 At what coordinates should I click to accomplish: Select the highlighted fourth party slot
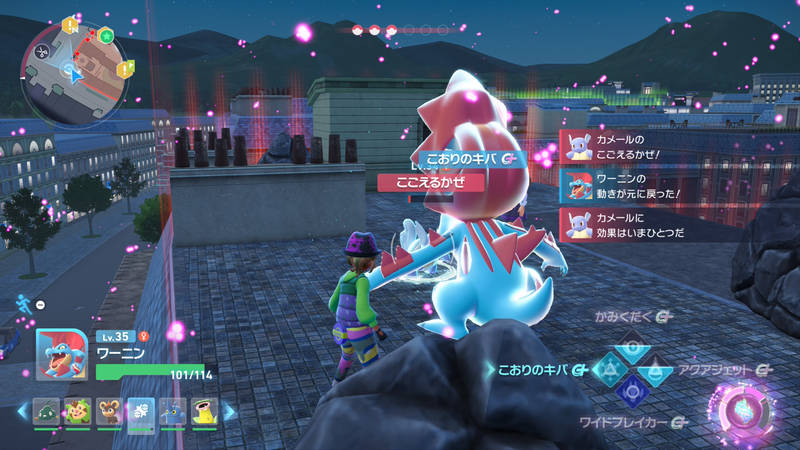[141, 410]
